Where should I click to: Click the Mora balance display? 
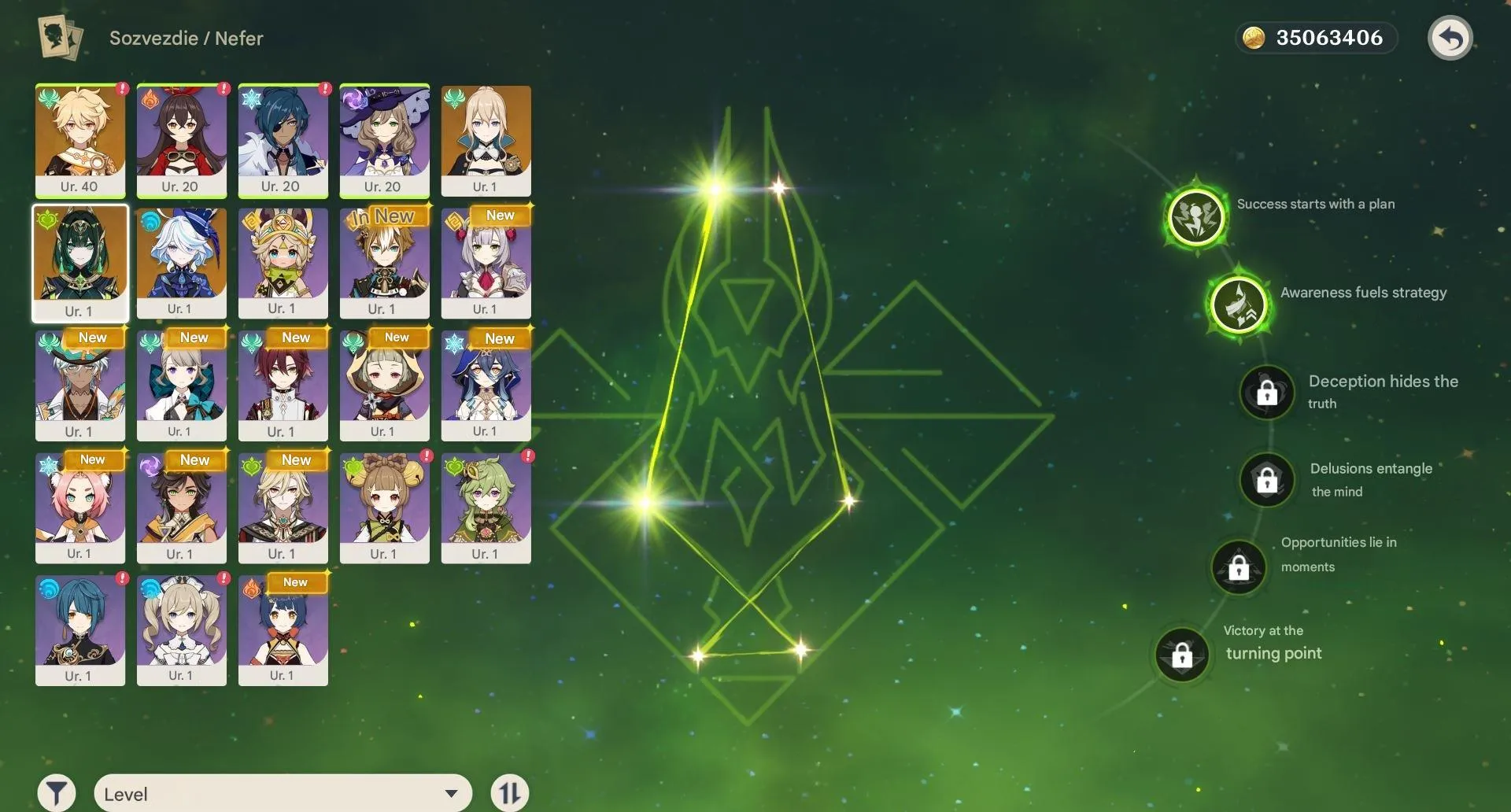1317,36
